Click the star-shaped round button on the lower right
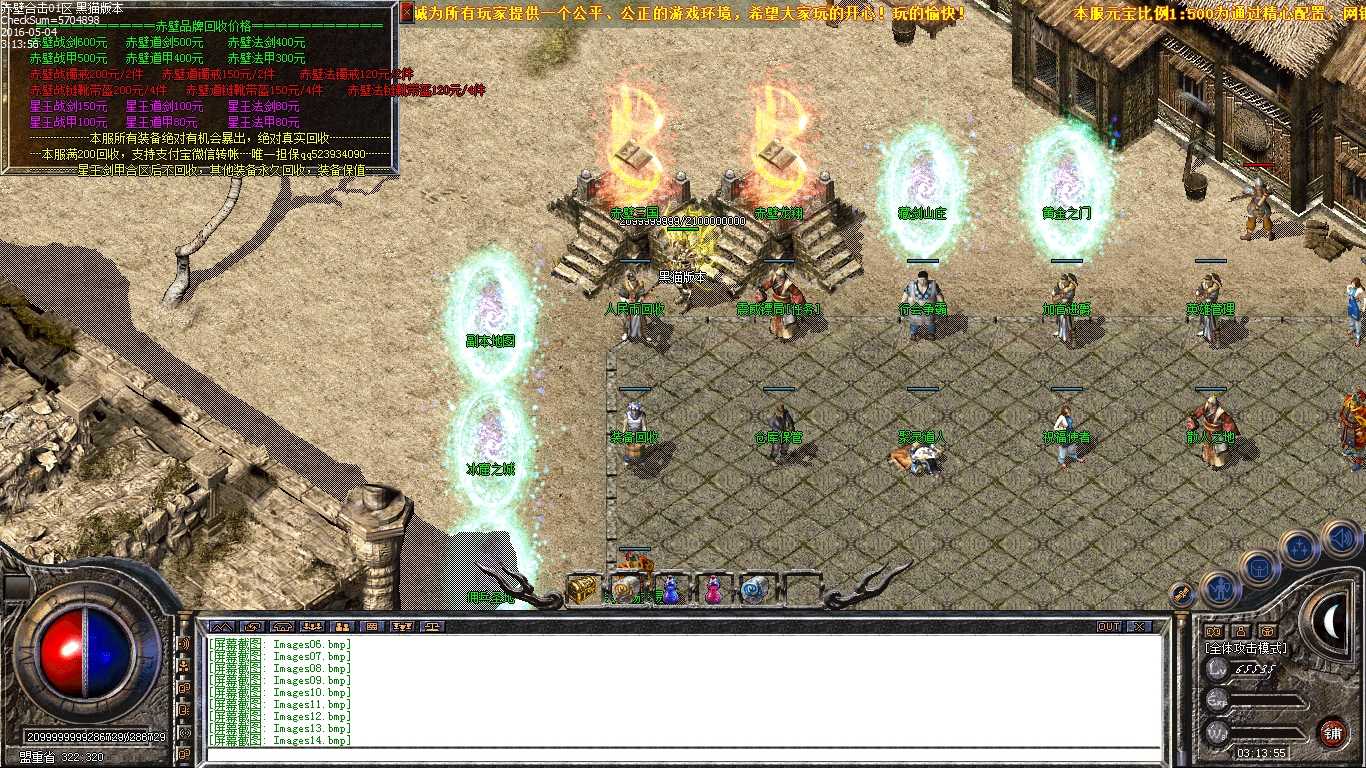Image resolution: width=1366 pixels, height=768 pixels. coord(1298,547)
